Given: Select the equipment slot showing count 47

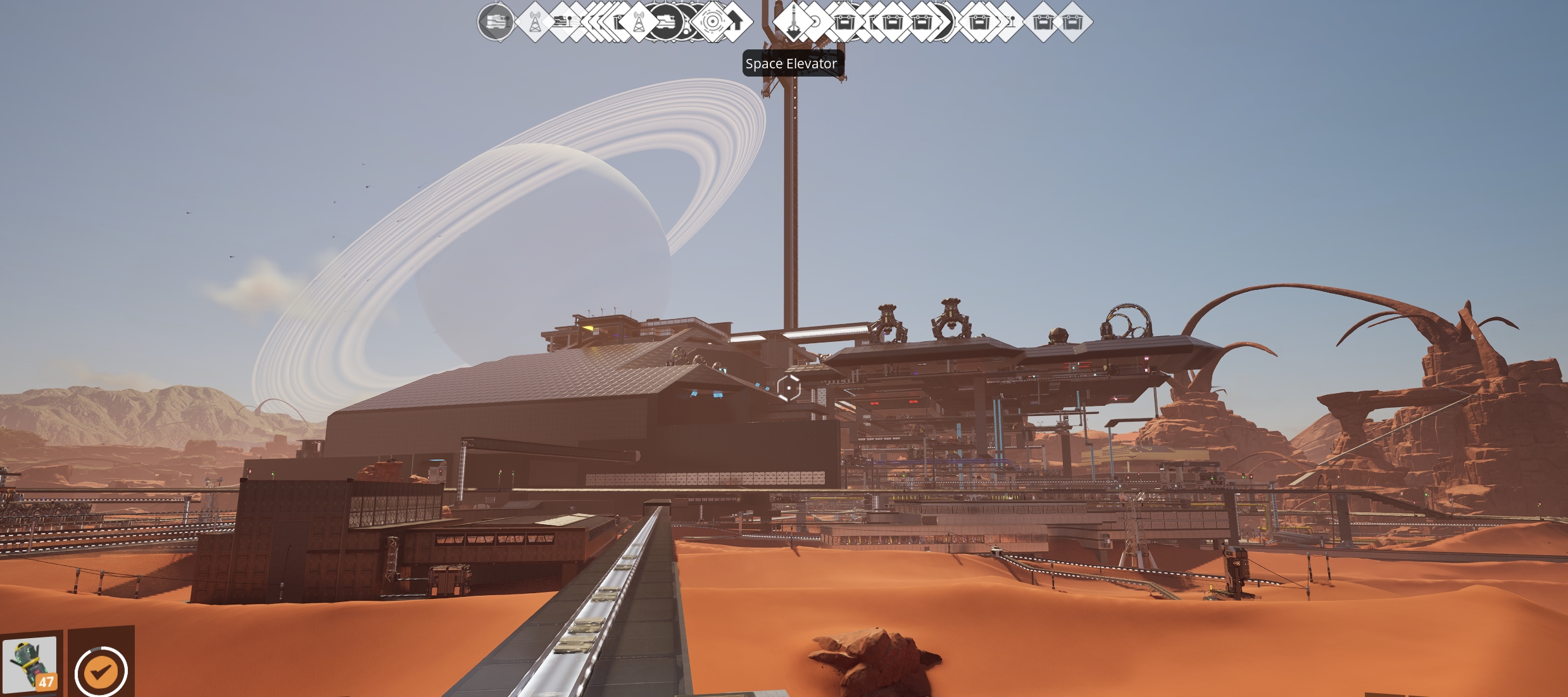Looking at the screenshot, I should click(x=30, y=664).
